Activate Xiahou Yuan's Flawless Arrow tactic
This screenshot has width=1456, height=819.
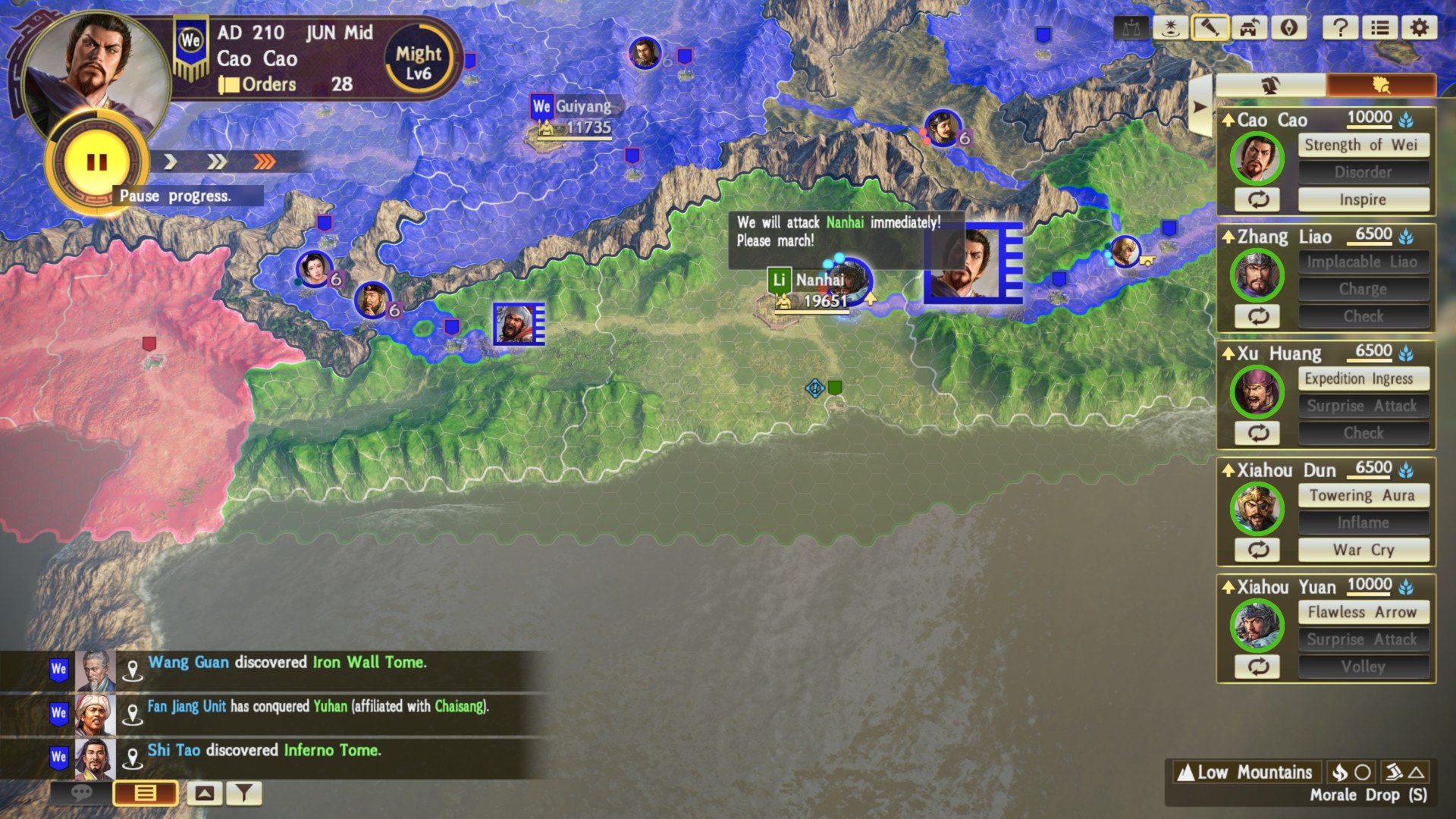[x=1363, y=612]
